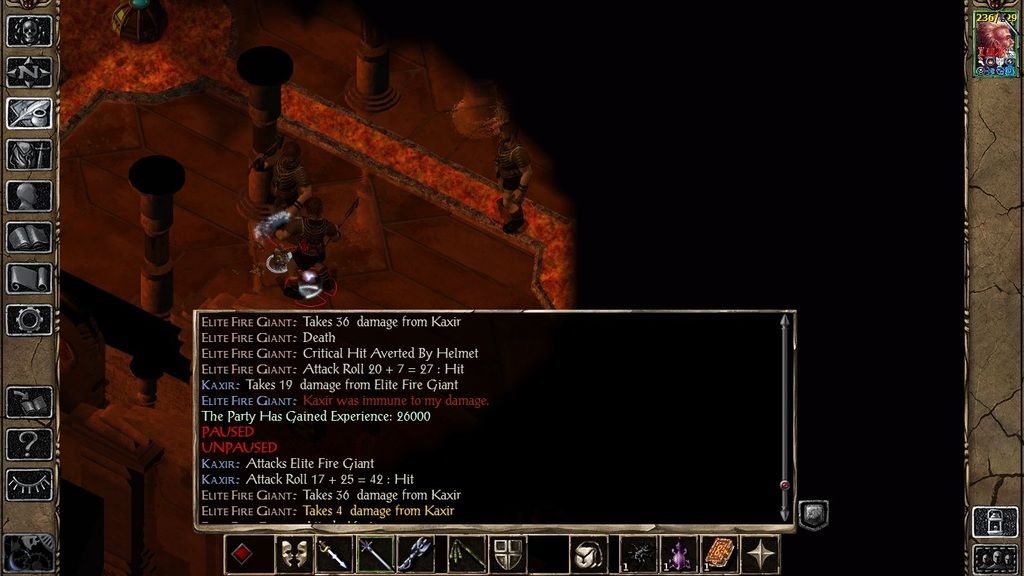Open the area map with the compass button

point(29,72)
